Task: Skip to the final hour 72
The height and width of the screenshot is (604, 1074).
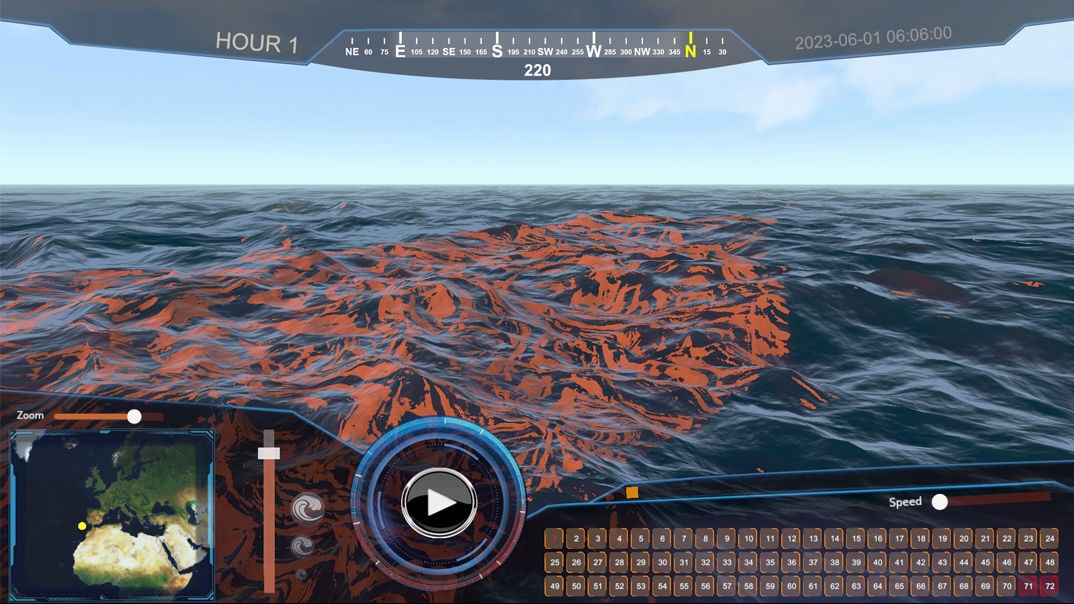Action: tap(1049, 587)
